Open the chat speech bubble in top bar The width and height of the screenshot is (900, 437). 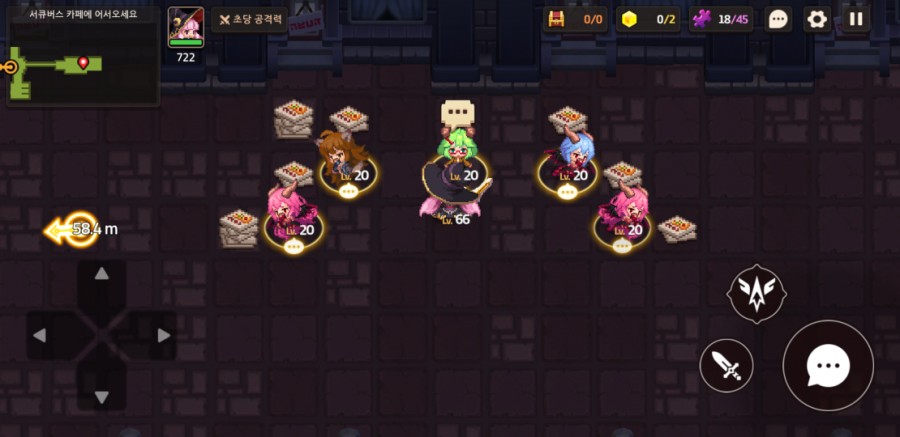pyautogui.click(x=778, y=19)
